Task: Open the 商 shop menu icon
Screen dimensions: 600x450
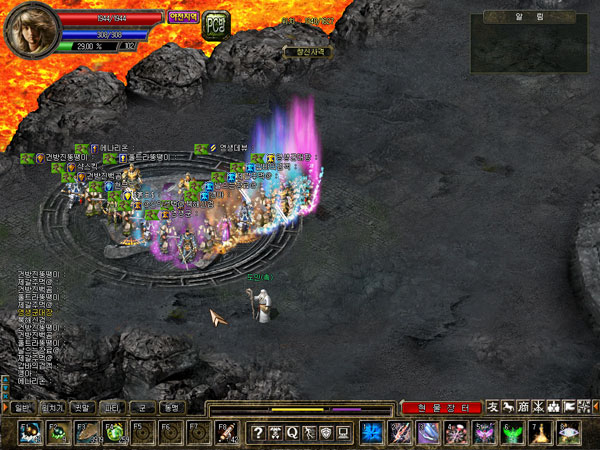Action: [x=523, y=408]
